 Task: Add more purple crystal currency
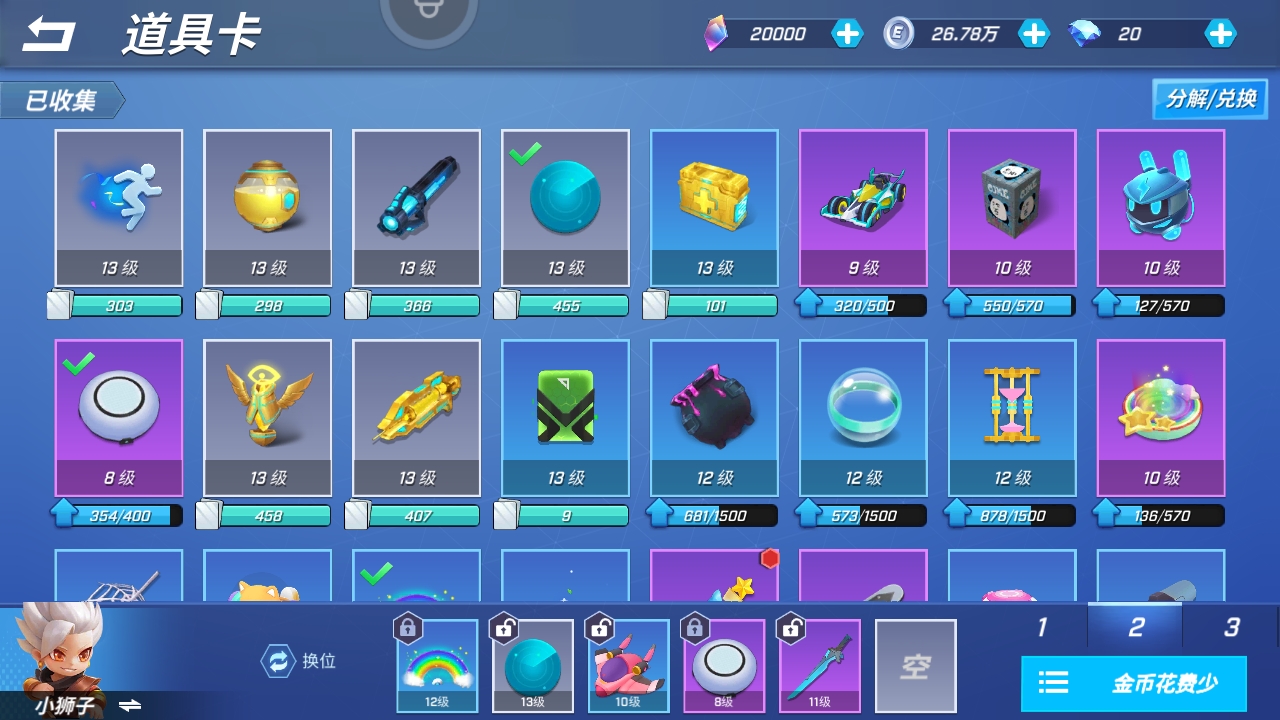pos(847,34)
